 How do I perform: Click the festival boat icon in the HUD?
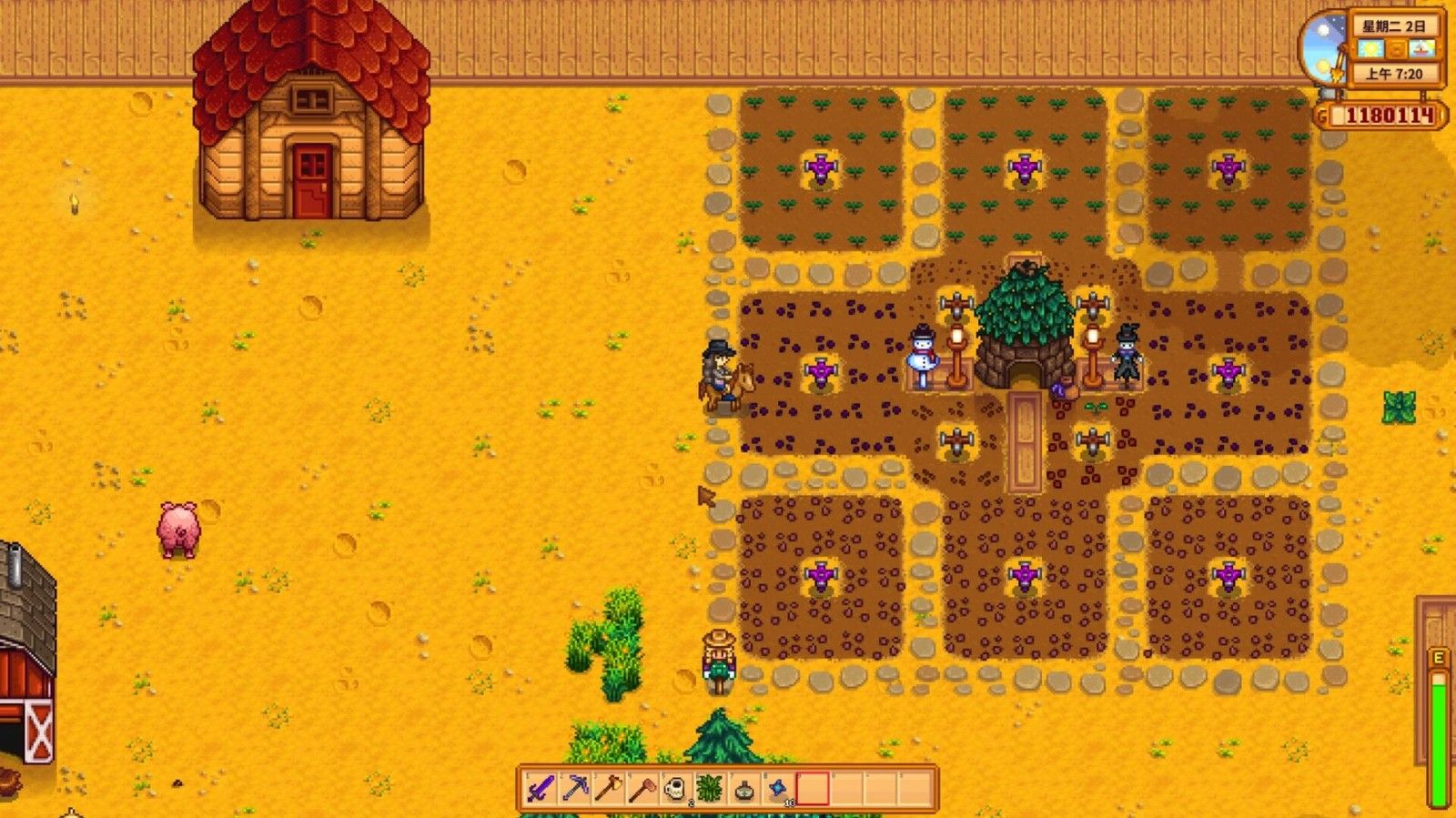(1422, 48)
